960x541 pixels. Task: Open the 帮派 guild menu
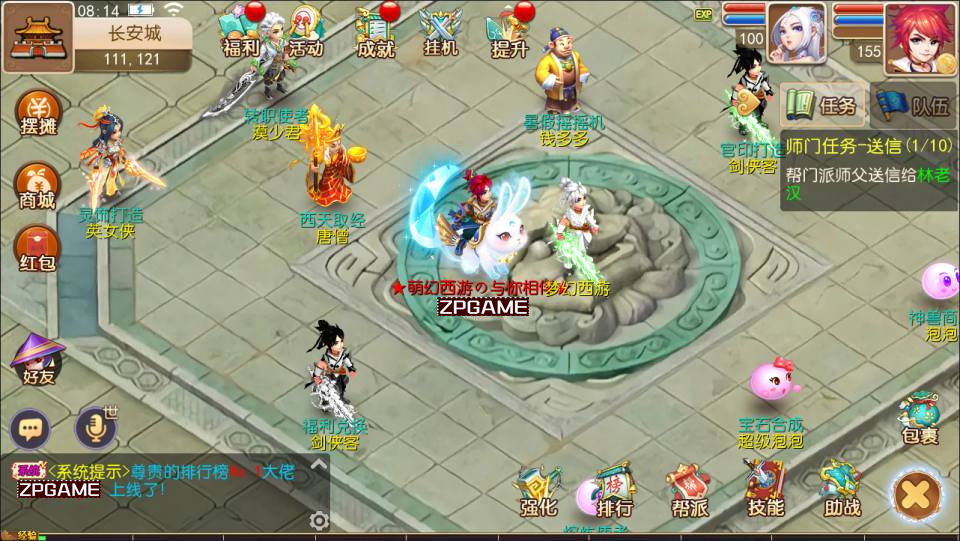[689, 490]
